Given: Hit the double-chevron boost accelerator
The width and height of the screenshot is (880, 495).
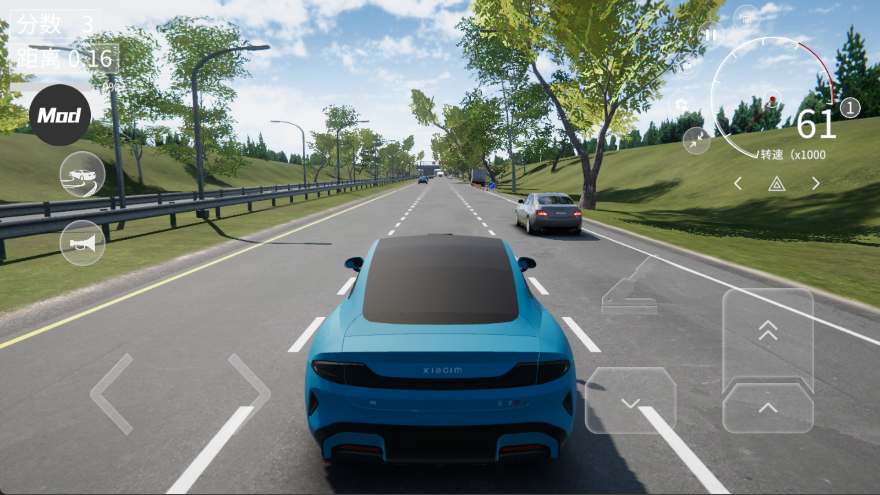Looking at the screenshot, I should point(767,333).
